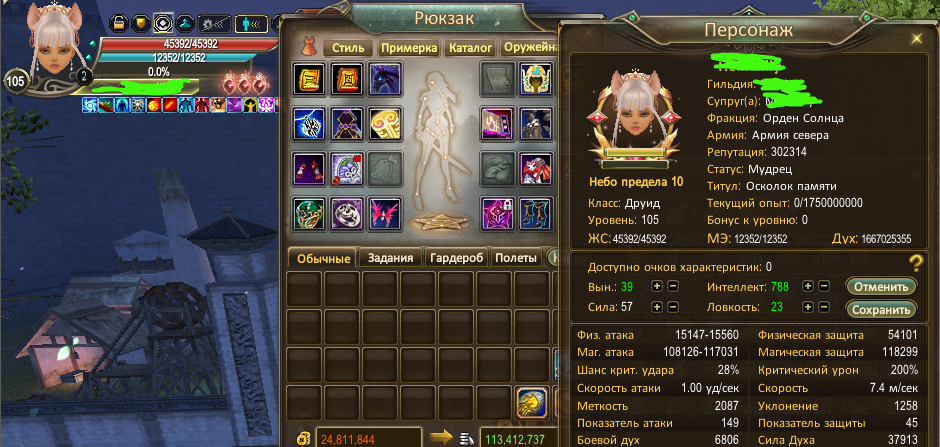Toggle the padlock icon above health bar
The height and width of the screenshot is (447, 940).
pyautogui.click(x=118, y=22)
